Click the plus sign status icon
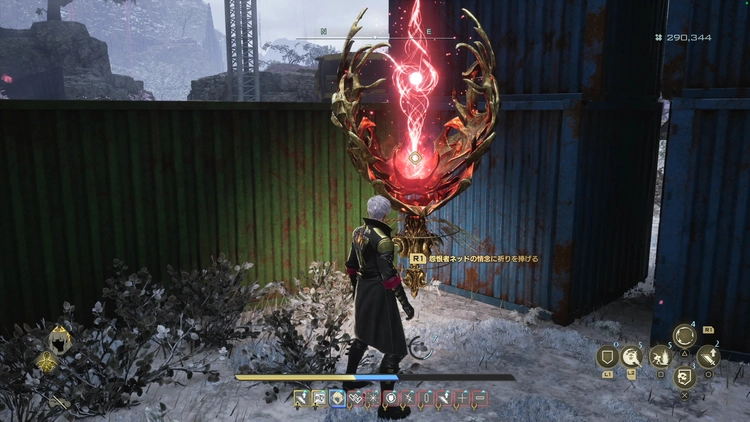 pyautogui.click(x=463, y=398)
